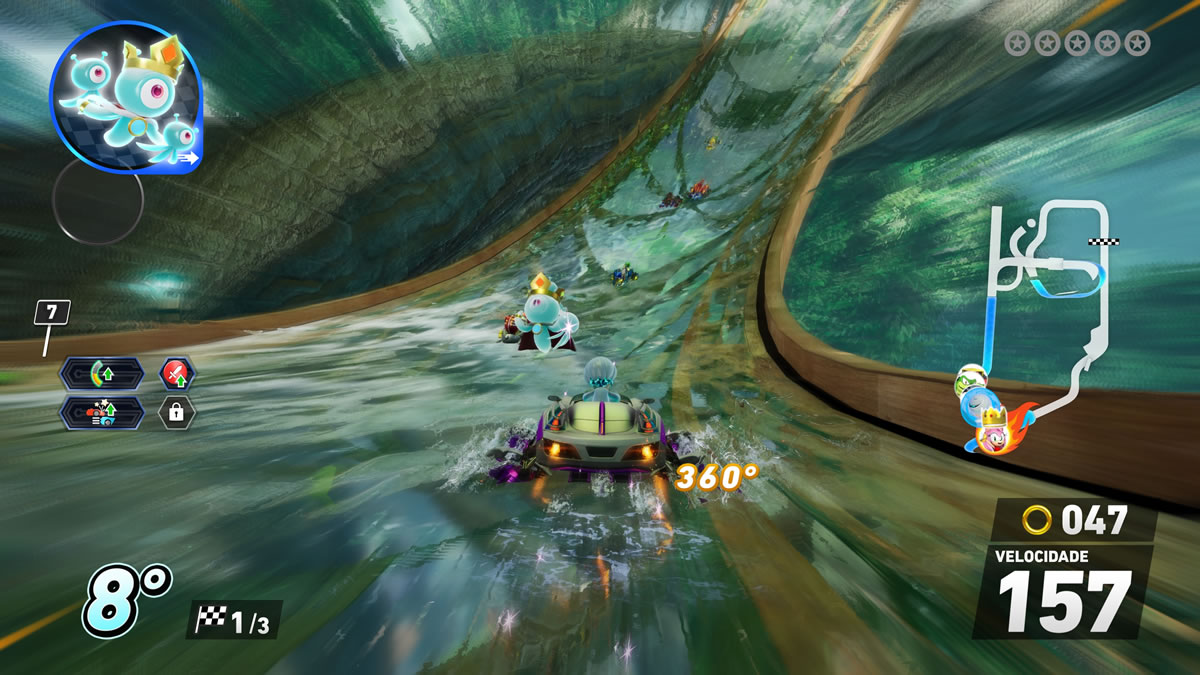1200x675 pixels.
Task: Click the drift gauge boost gadget
Action: (102, 374)
